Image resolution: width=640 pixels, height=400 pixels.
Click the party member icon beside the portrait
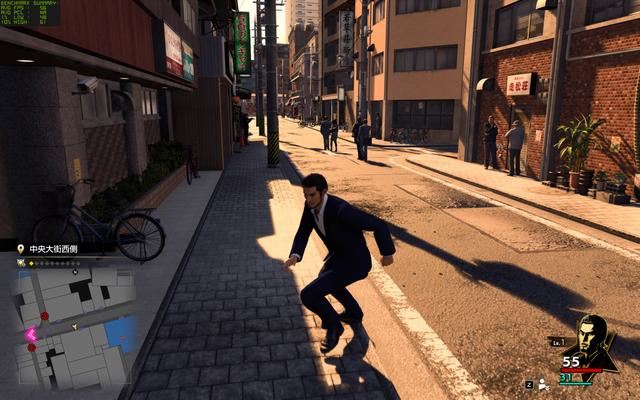[543, 384]
